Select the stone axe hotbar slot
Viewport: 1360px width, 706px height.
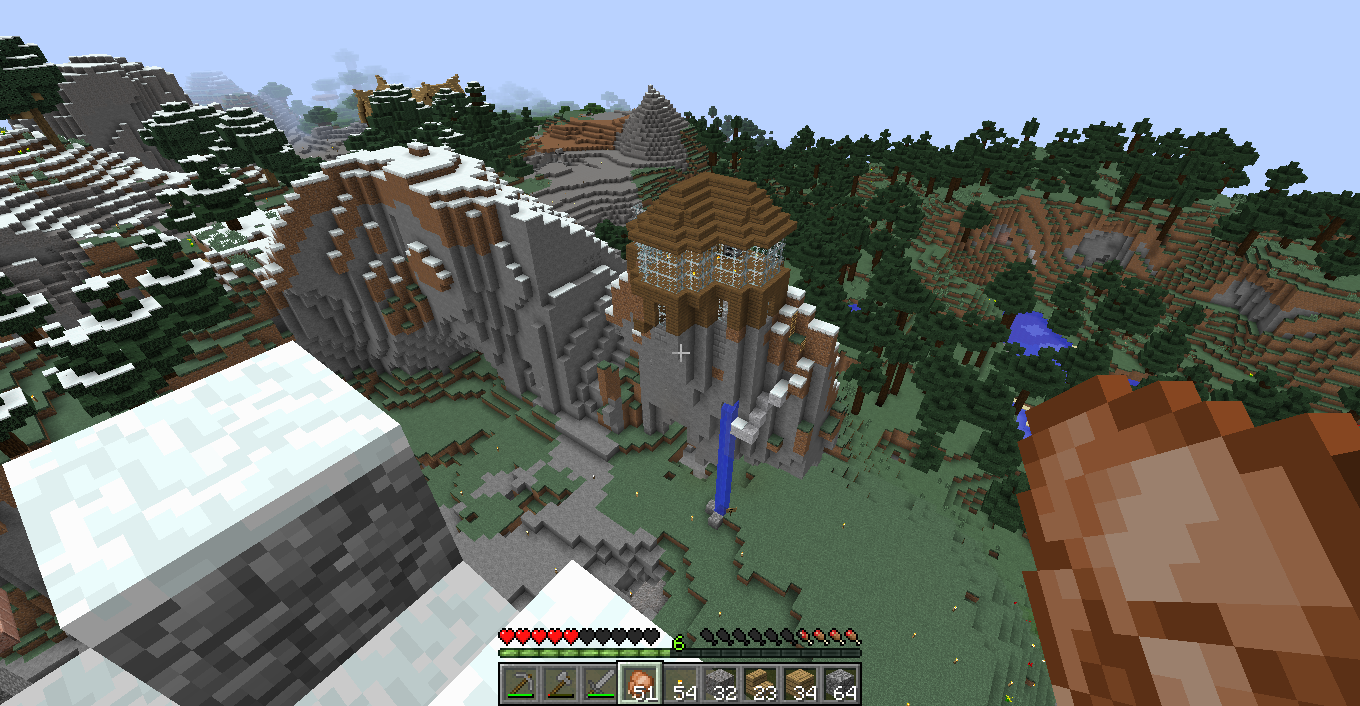click(560, 684)
